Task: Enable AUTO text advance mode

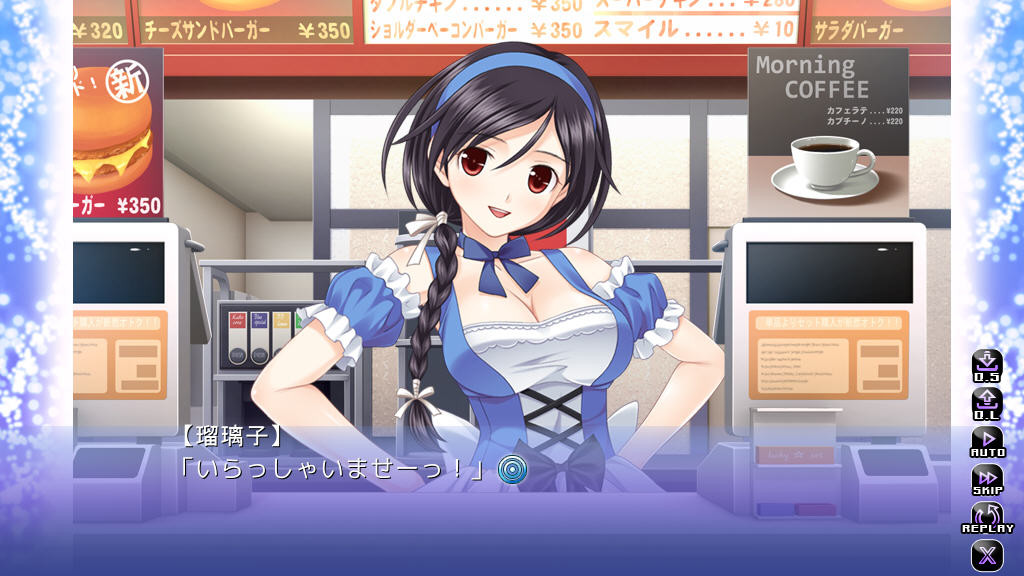Action: pos(987,441)
